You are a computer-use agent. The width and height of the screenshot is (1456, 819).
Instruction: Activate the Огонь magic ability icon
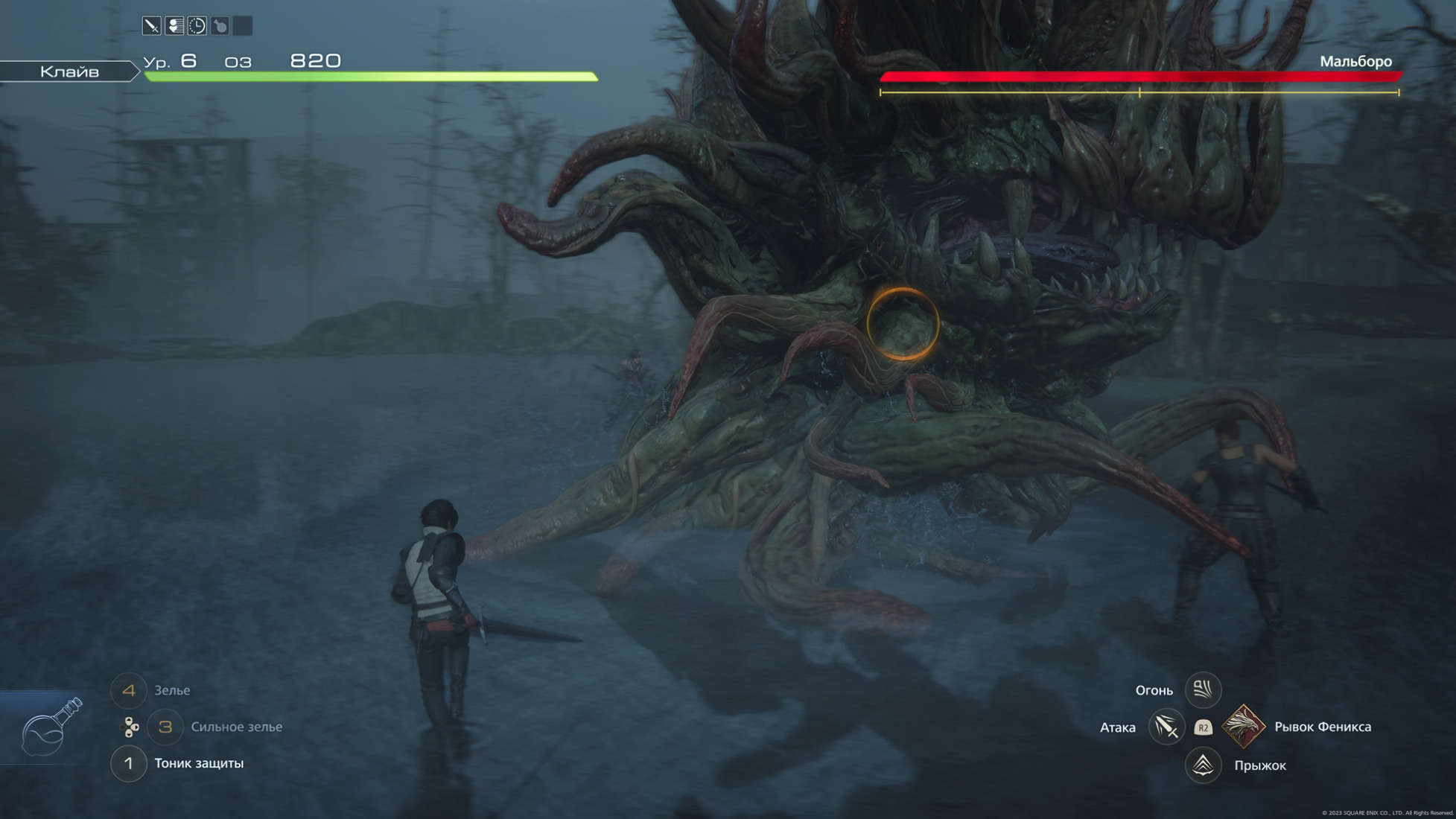coord(1203,690)
